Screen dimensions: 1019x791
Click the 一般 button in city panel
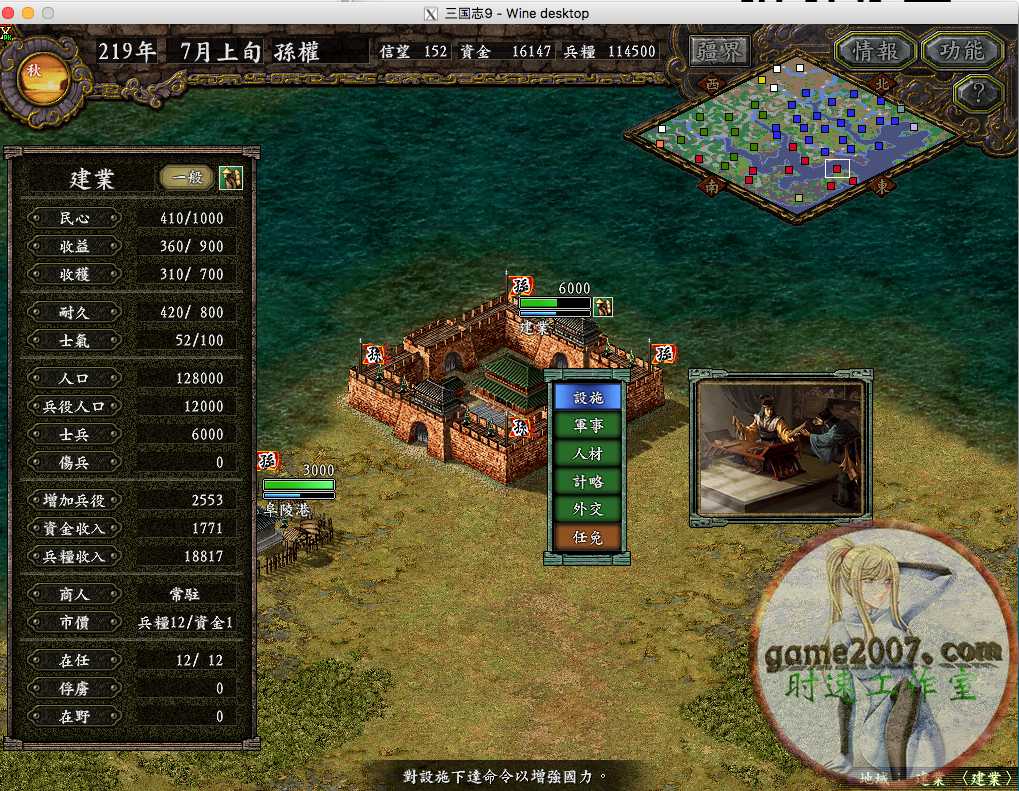click(187, 178)
